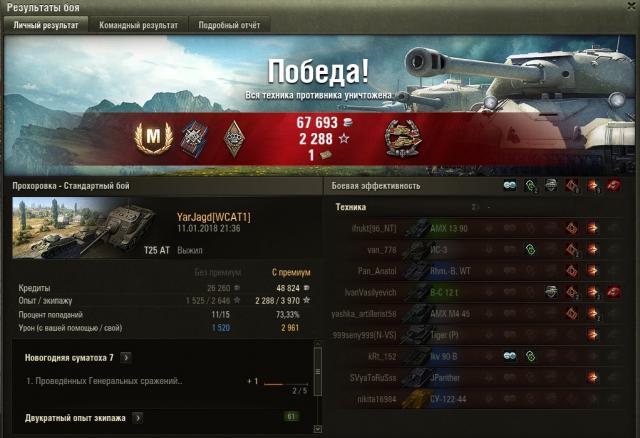The image size is (640, 438).
Task: Switch to the Командный результат tab
Action: pos(138,25)
